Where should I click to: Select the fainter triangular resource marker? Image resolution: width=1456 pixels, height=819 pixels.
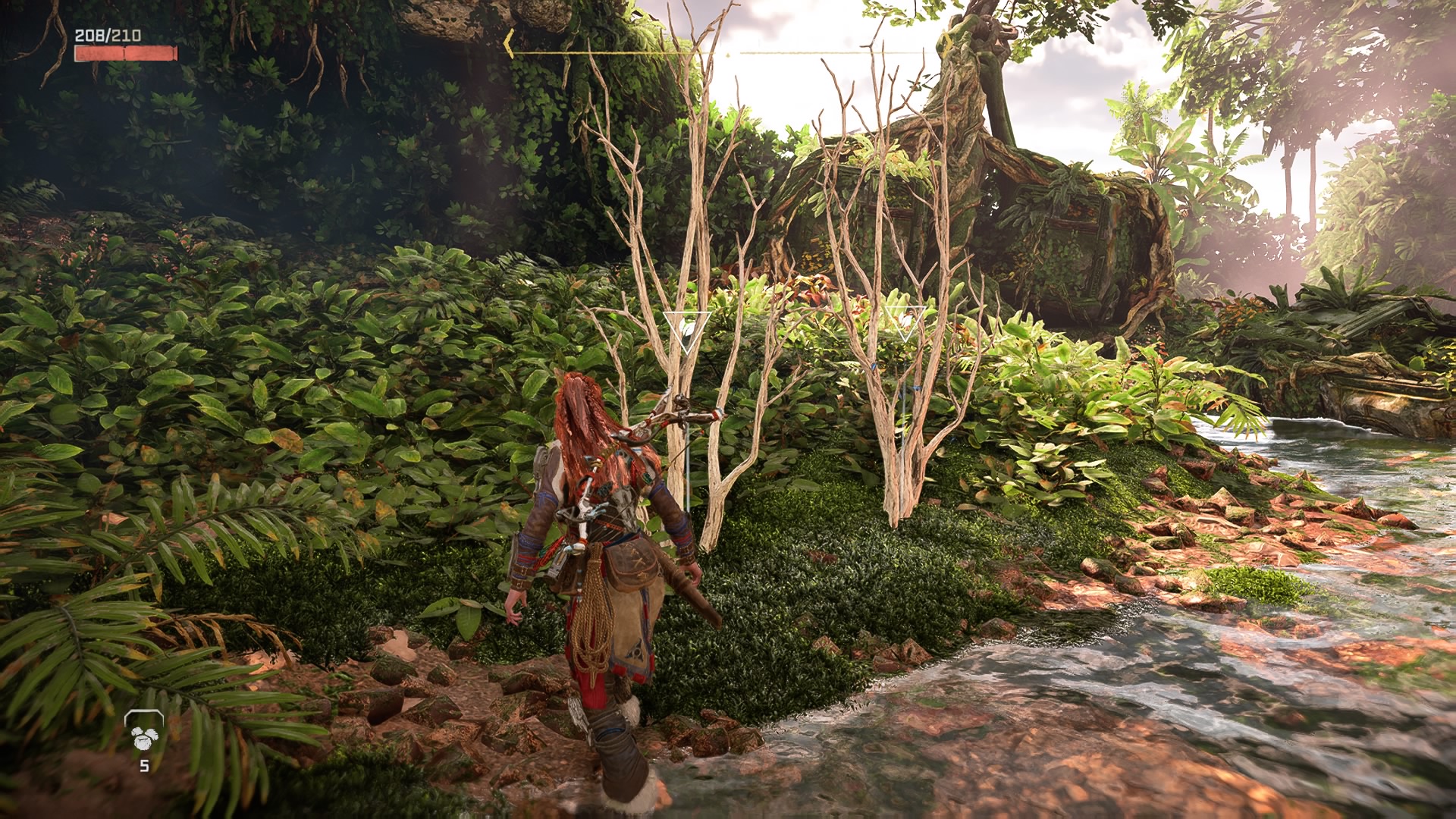pyautogui.click(x=906, y=323)
